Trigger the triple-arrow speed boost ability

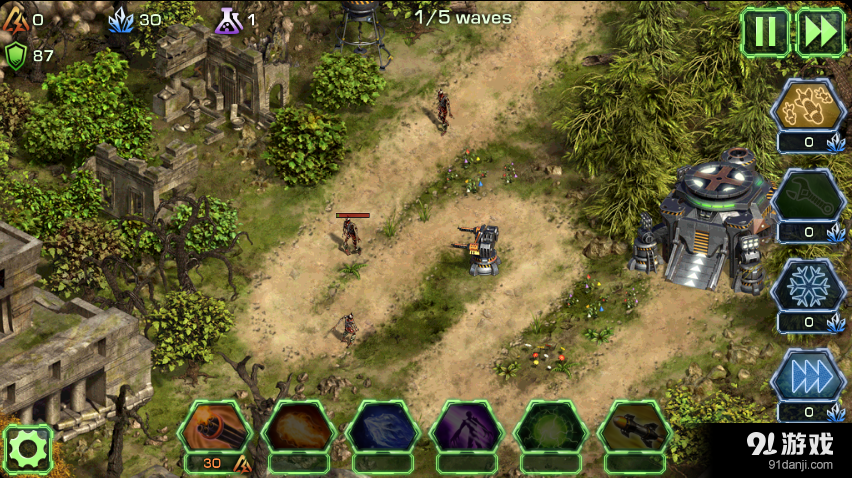[x=808, y=375]
